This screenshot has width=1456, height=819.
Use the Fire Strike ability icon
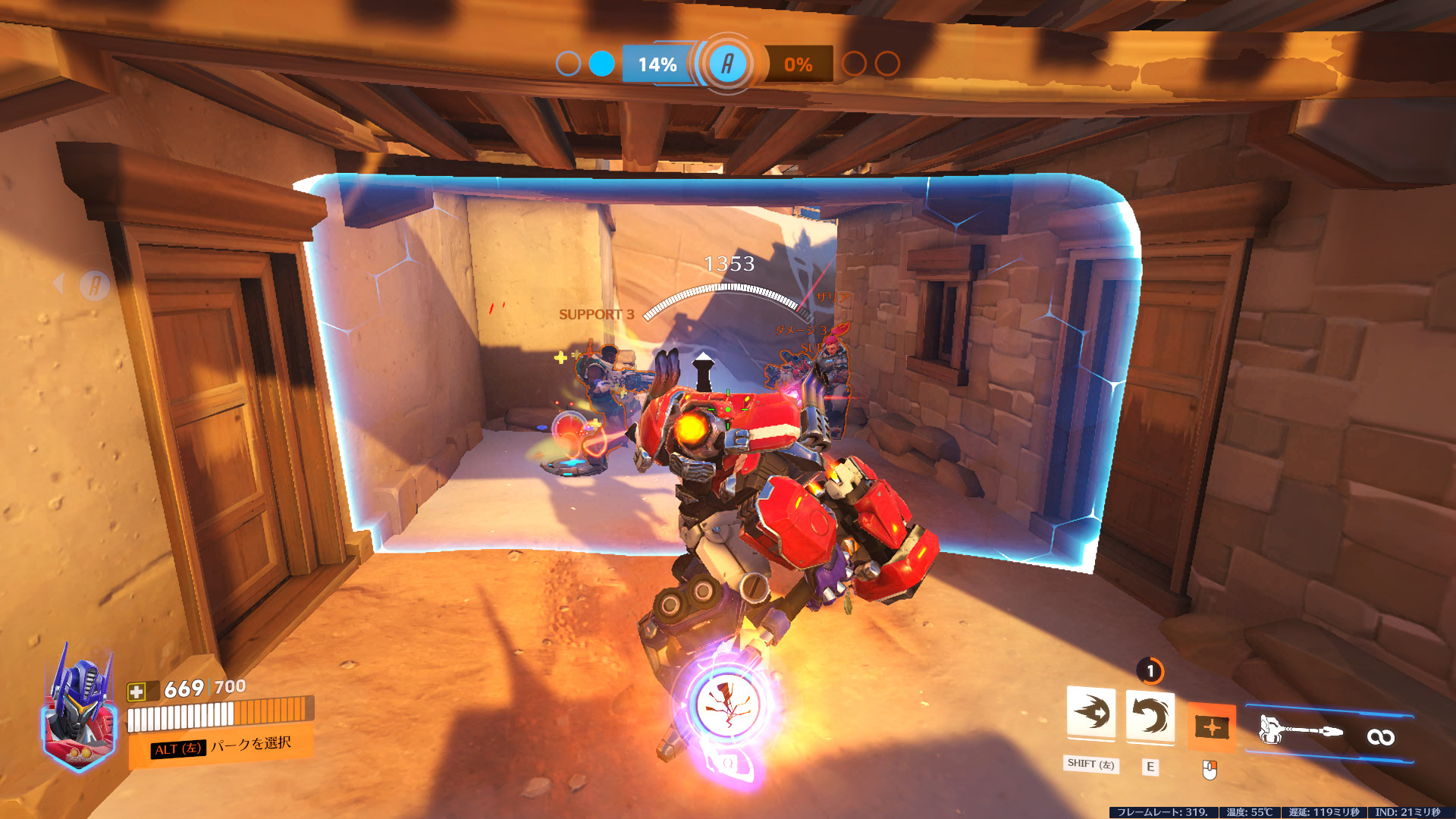(x=1150, y=716)
